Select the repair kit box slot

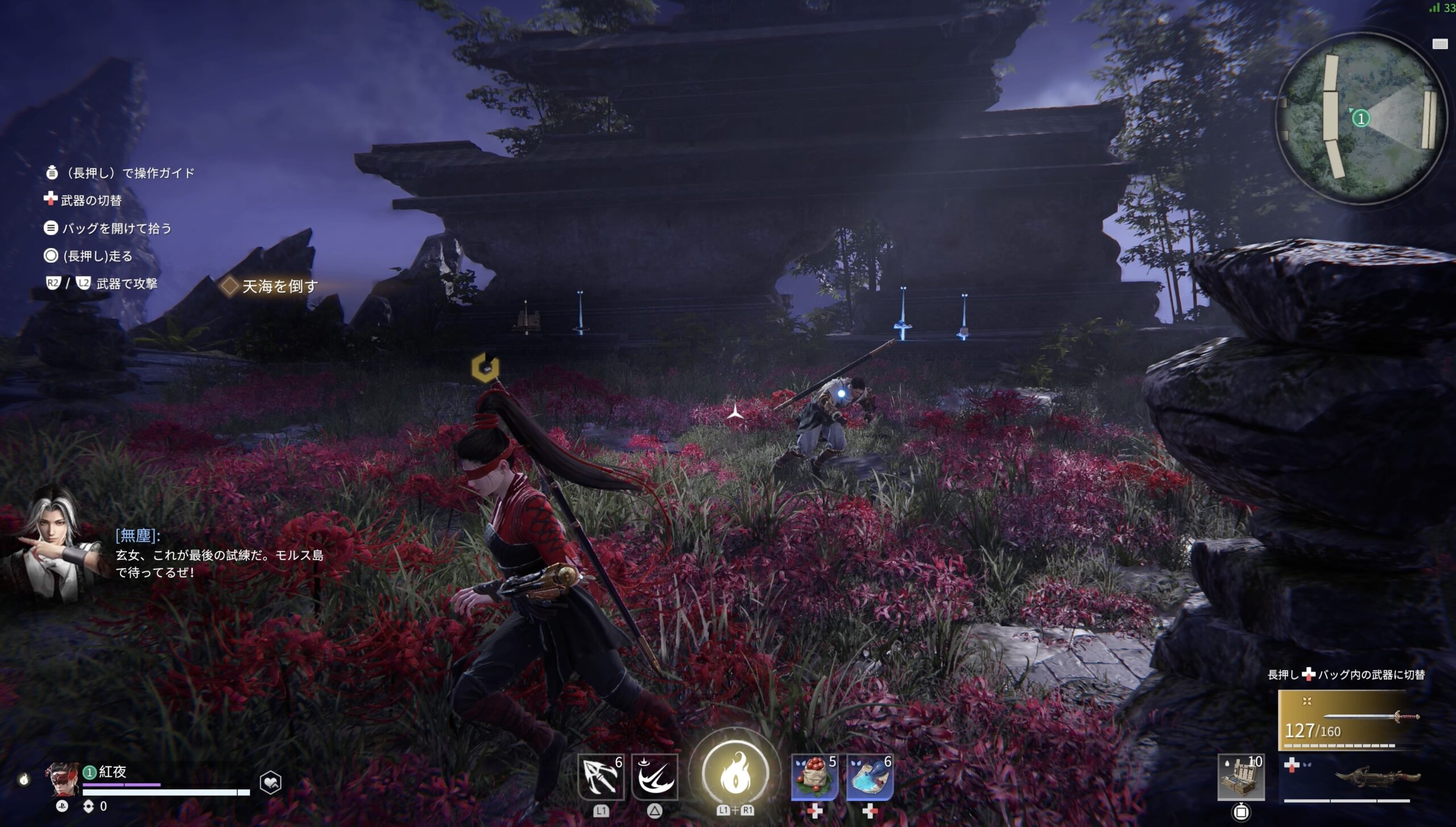[x=1241, y=777]
